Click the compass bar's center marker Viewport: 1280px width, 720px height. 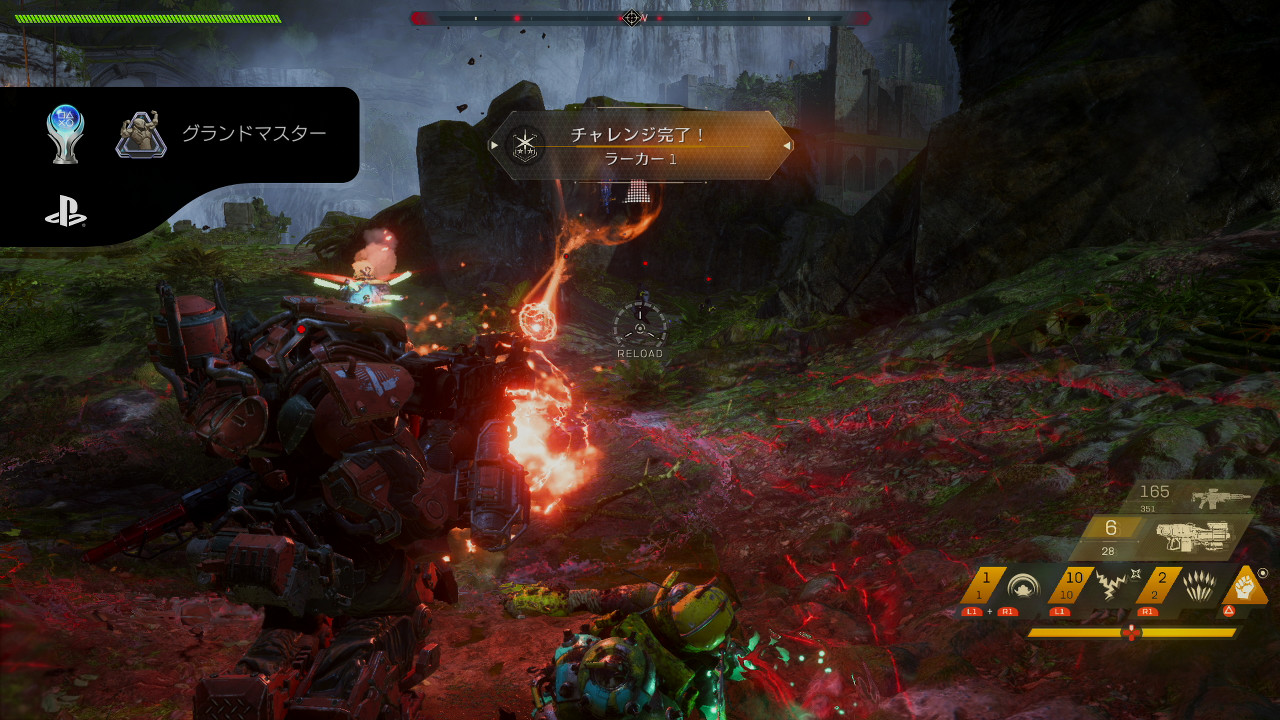632,18
